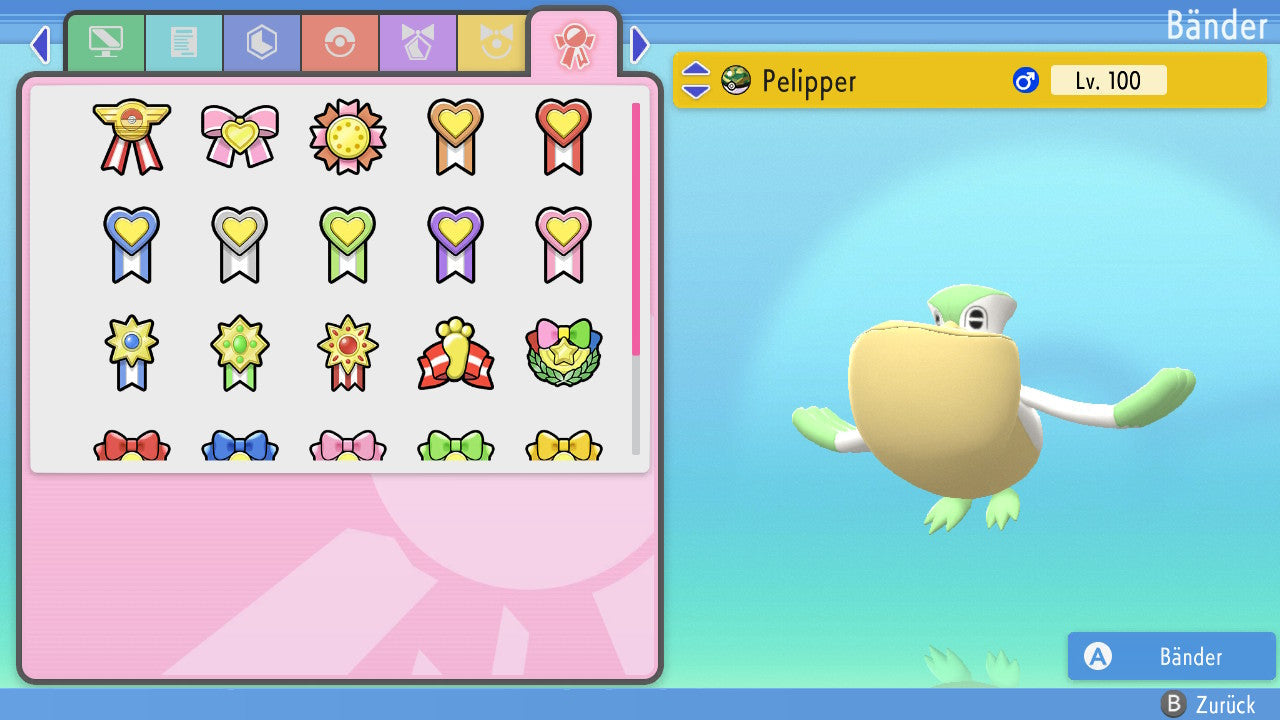Viewport: 1280px width, 720px height.
Task: Choose the gray heart ribbon
Action: (x=239, y=243)
